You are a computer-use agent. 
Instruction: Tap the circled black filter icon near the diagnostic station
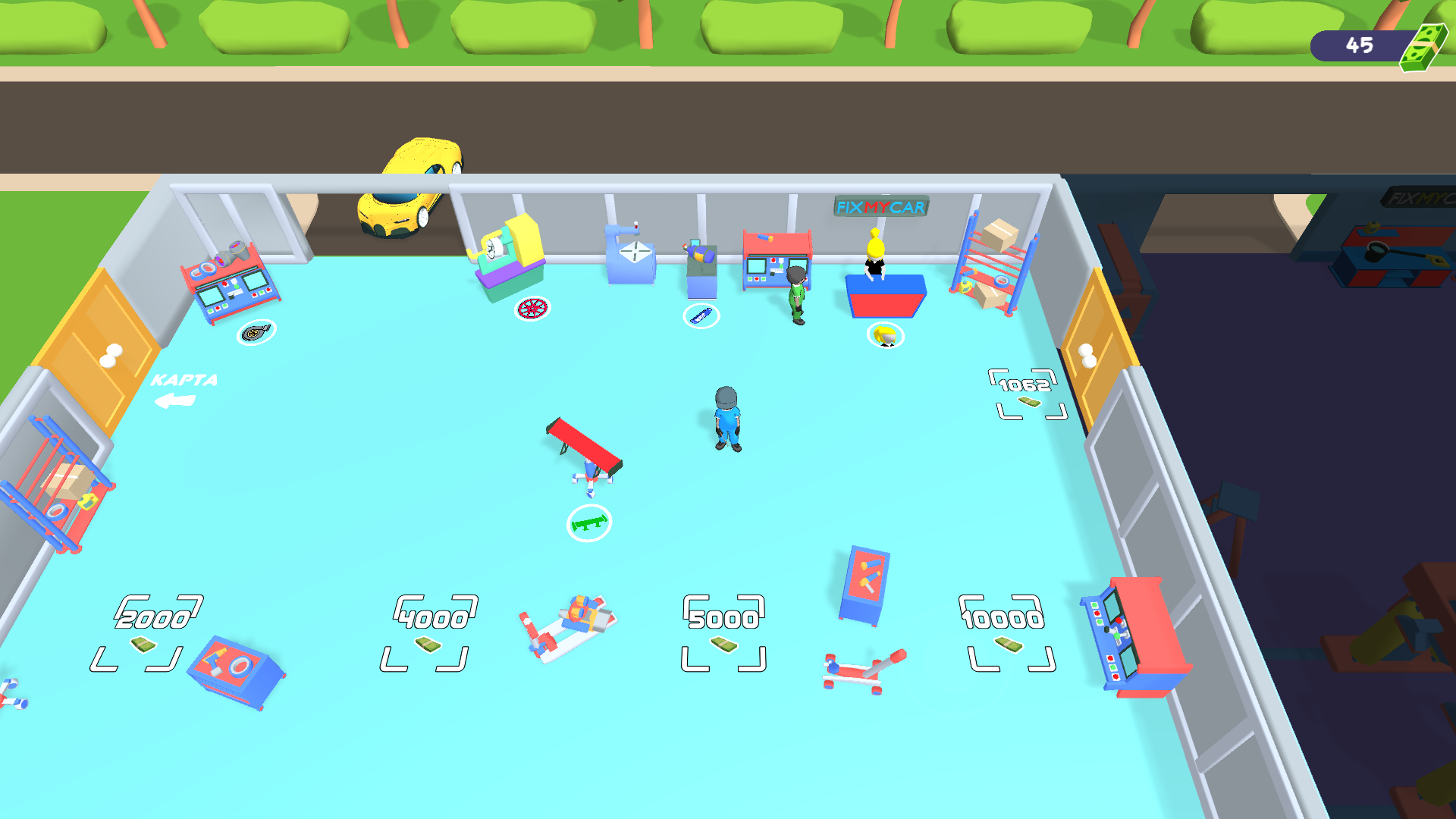[x=256, y=332]
